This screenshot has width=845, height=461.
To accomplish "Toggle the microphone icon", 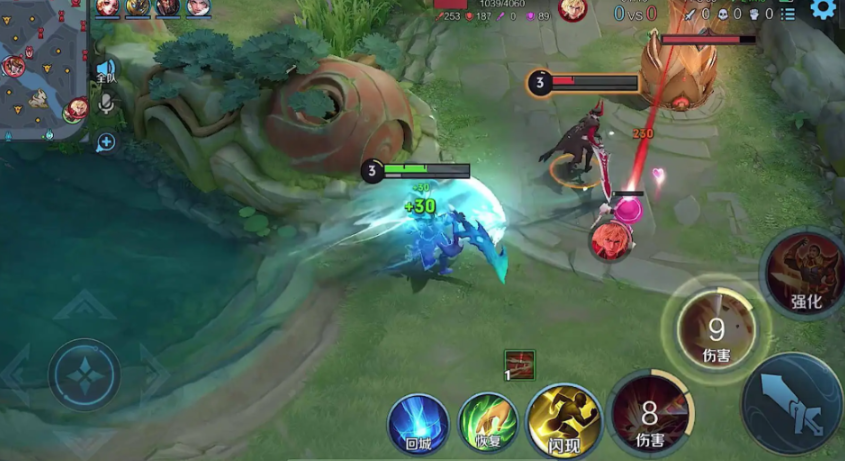I will (x=105, y=104).
